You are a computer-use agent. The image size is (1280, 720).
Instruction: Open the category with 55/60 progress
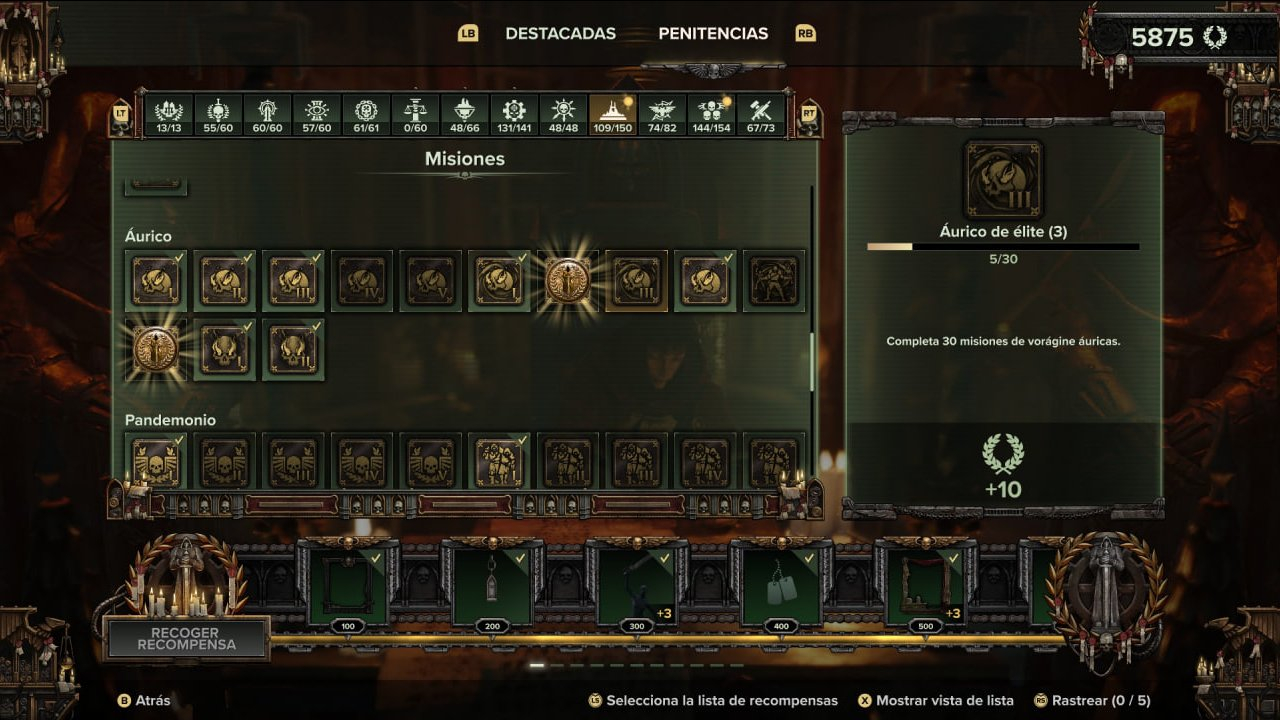click(x=218, y=115)
